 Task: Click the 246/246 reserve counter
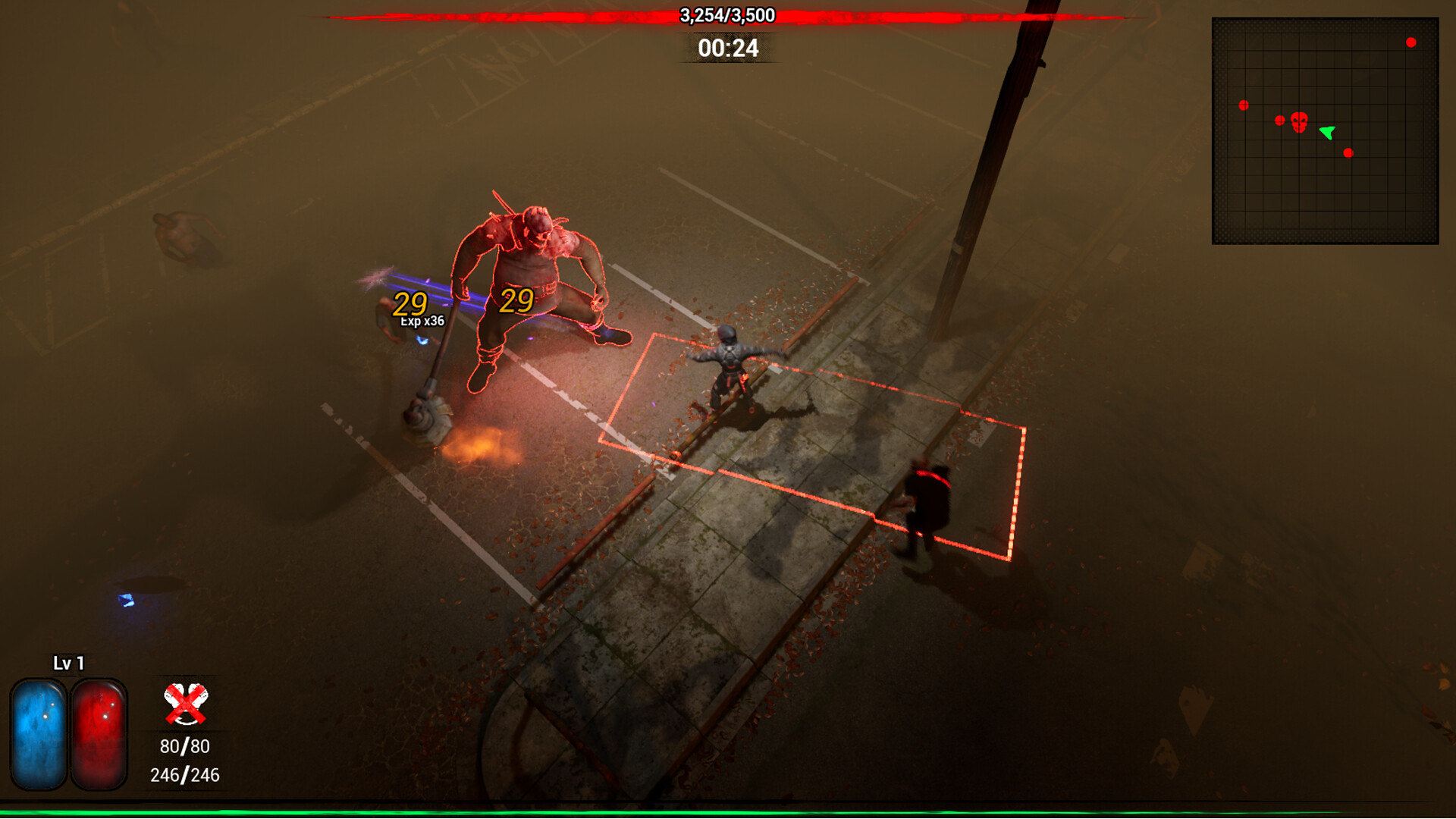point(184,775)
